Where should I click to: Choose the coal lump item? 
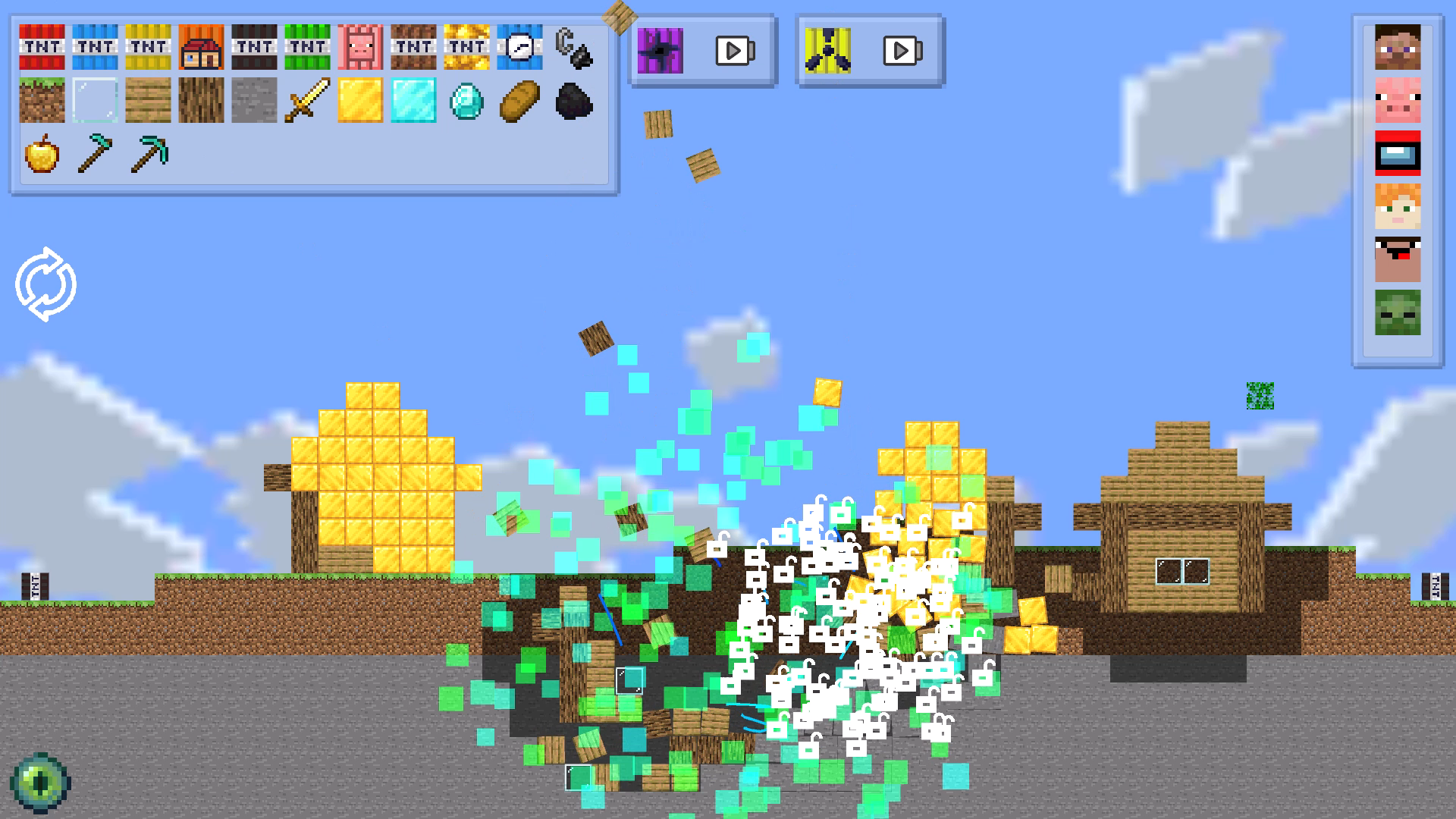point(574,102)
